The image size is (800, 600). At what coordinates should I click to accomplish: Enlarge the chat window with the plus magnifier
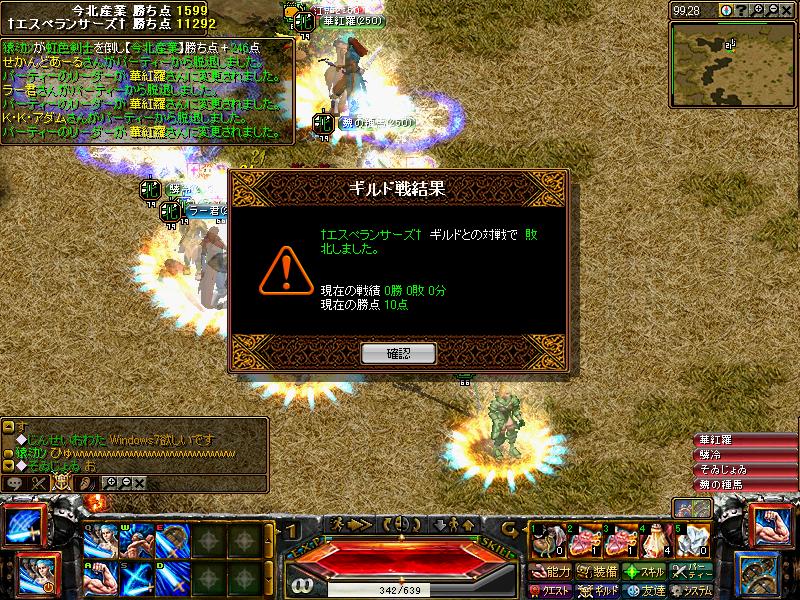point(112,482)
